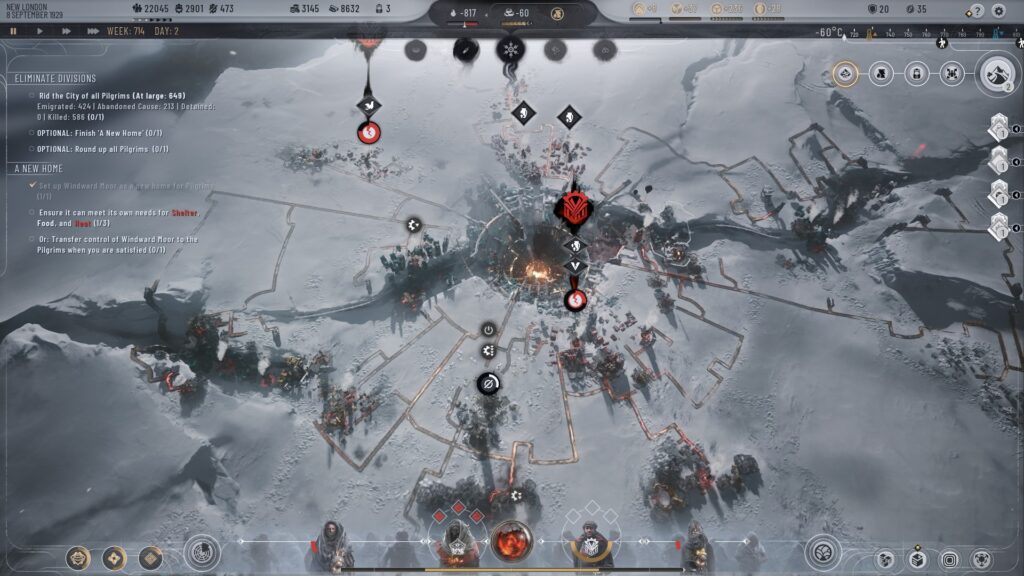Click the red faction emblem map marker
Image resolution: width=1024 pixels, height=576 pixels.
pos(574,209)
